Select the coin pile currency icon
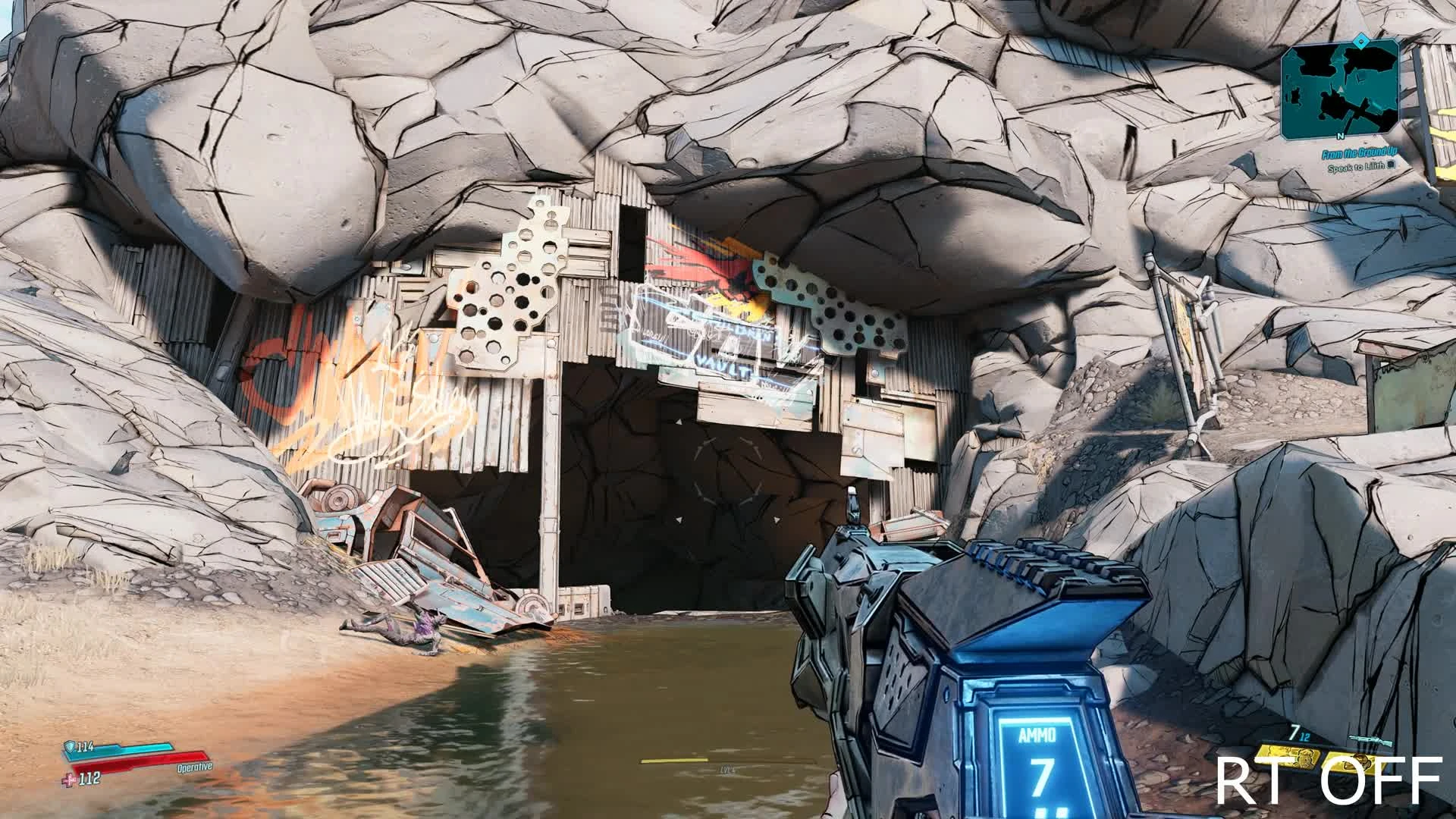The height and width of the screenshot is (819, 1456). 1357,763
